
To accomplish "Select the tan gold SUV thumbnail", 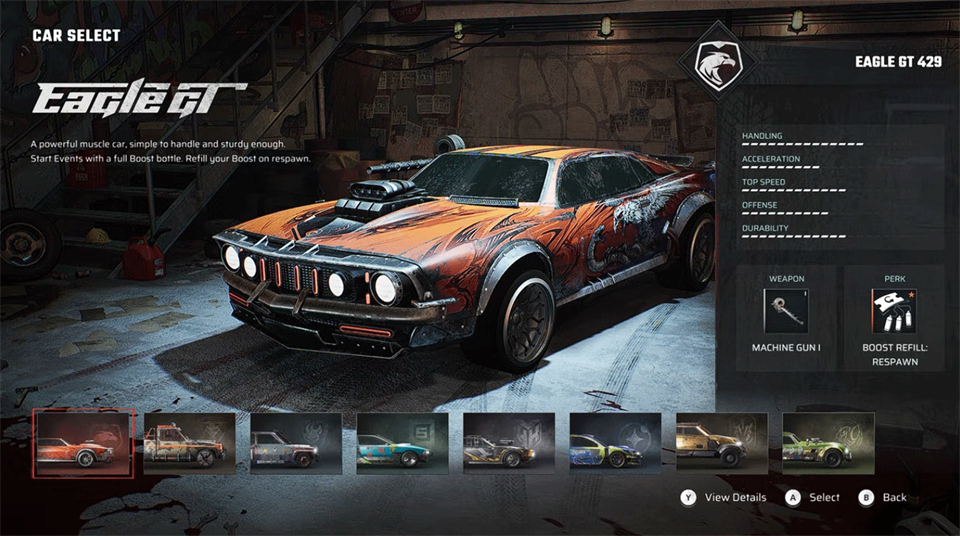I will pyautogui.click(x=722, y=443).
